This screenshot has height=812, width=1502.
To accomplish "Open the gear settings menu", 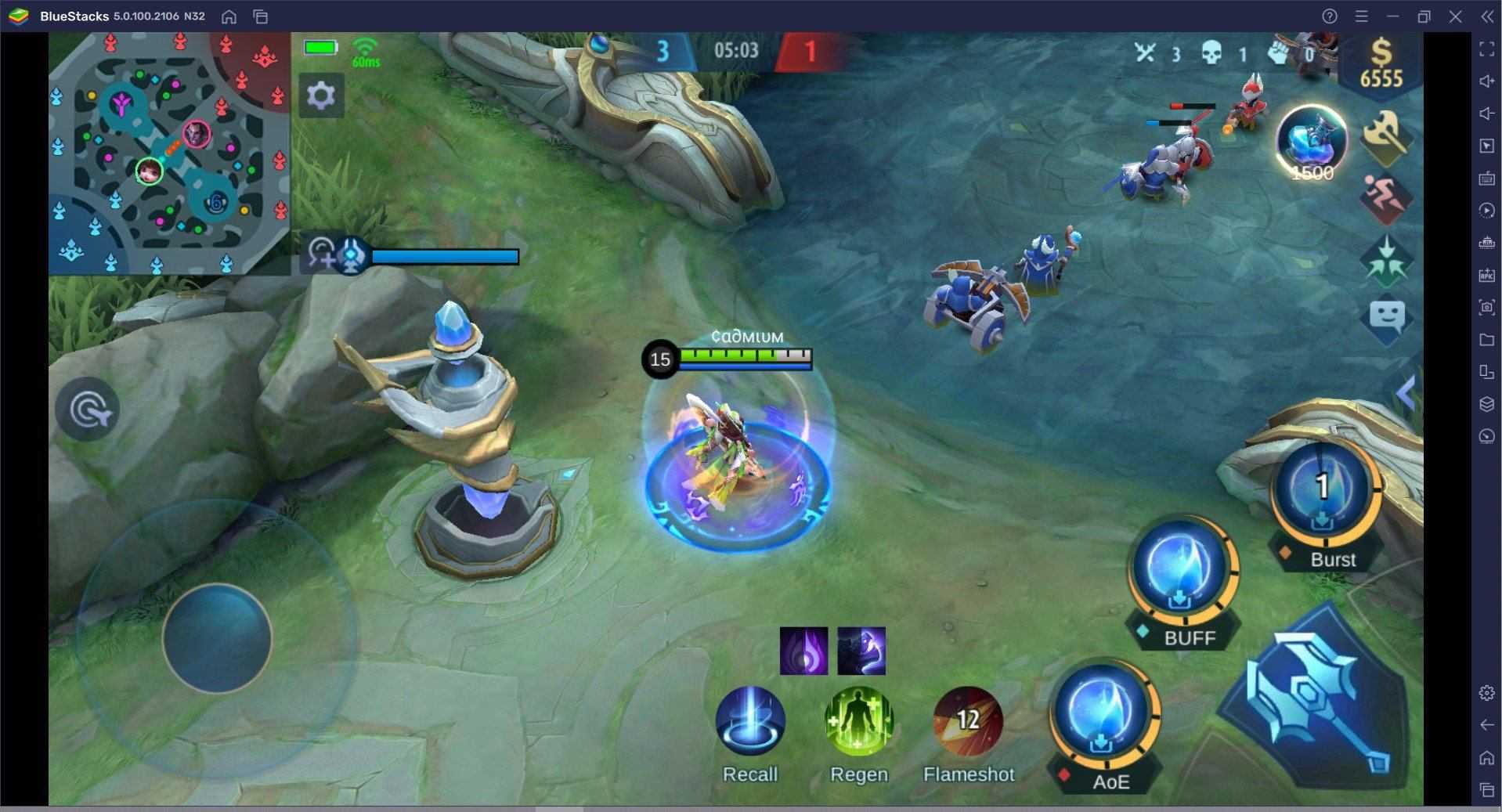I will (x=321, y=96).
